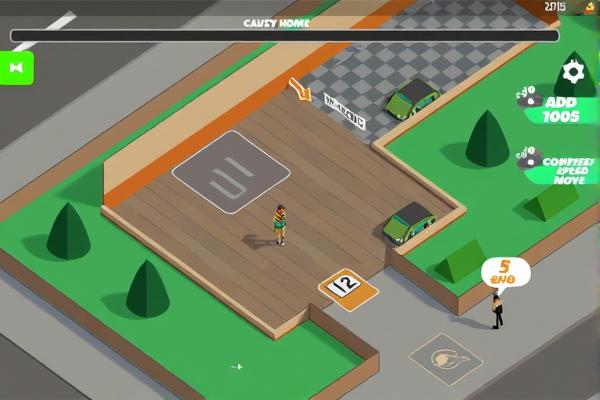Open the settings gear icon

pos(573,71)
